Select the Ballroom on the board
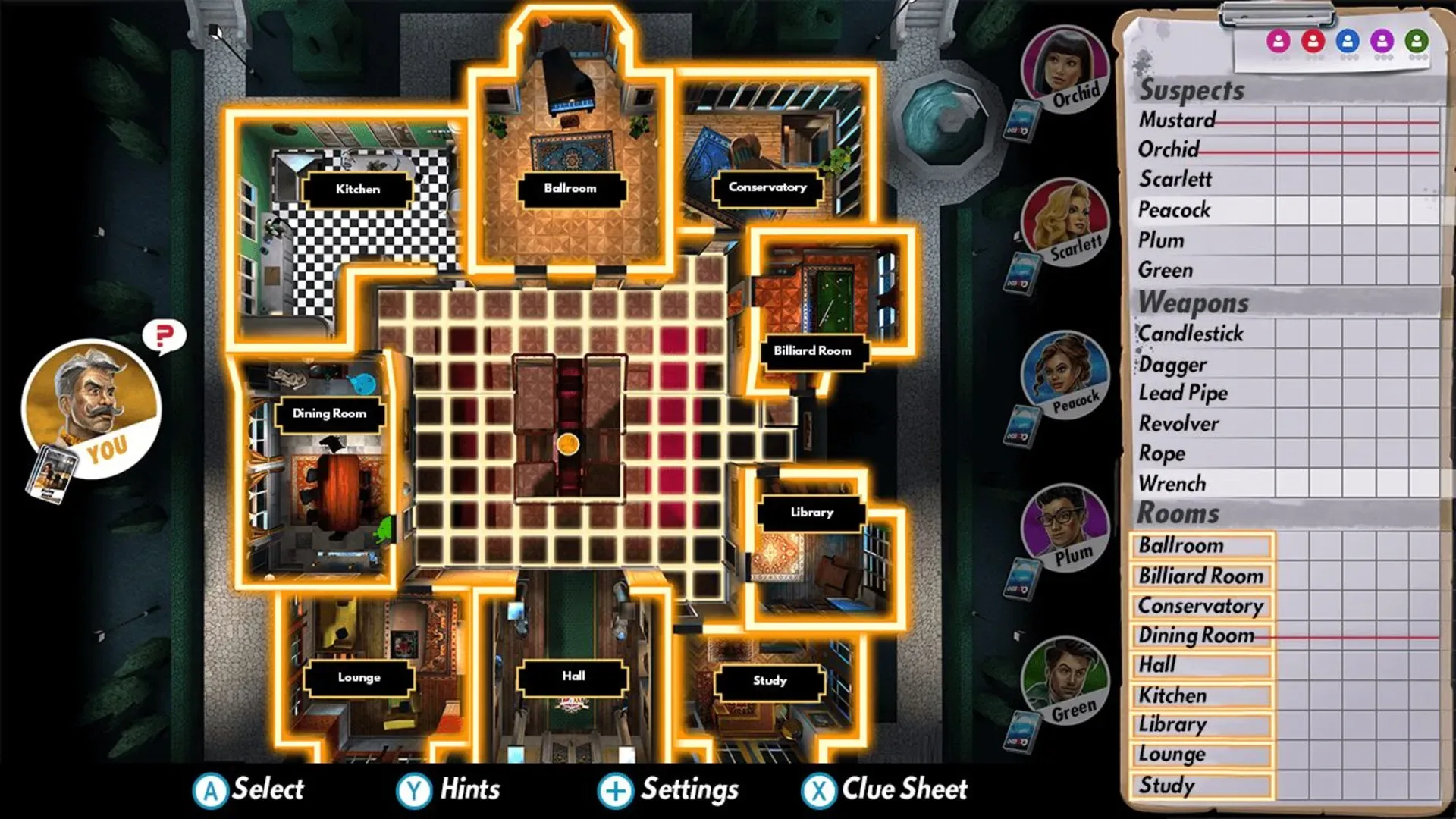1456x819 pixels. (x=570, y=187)
